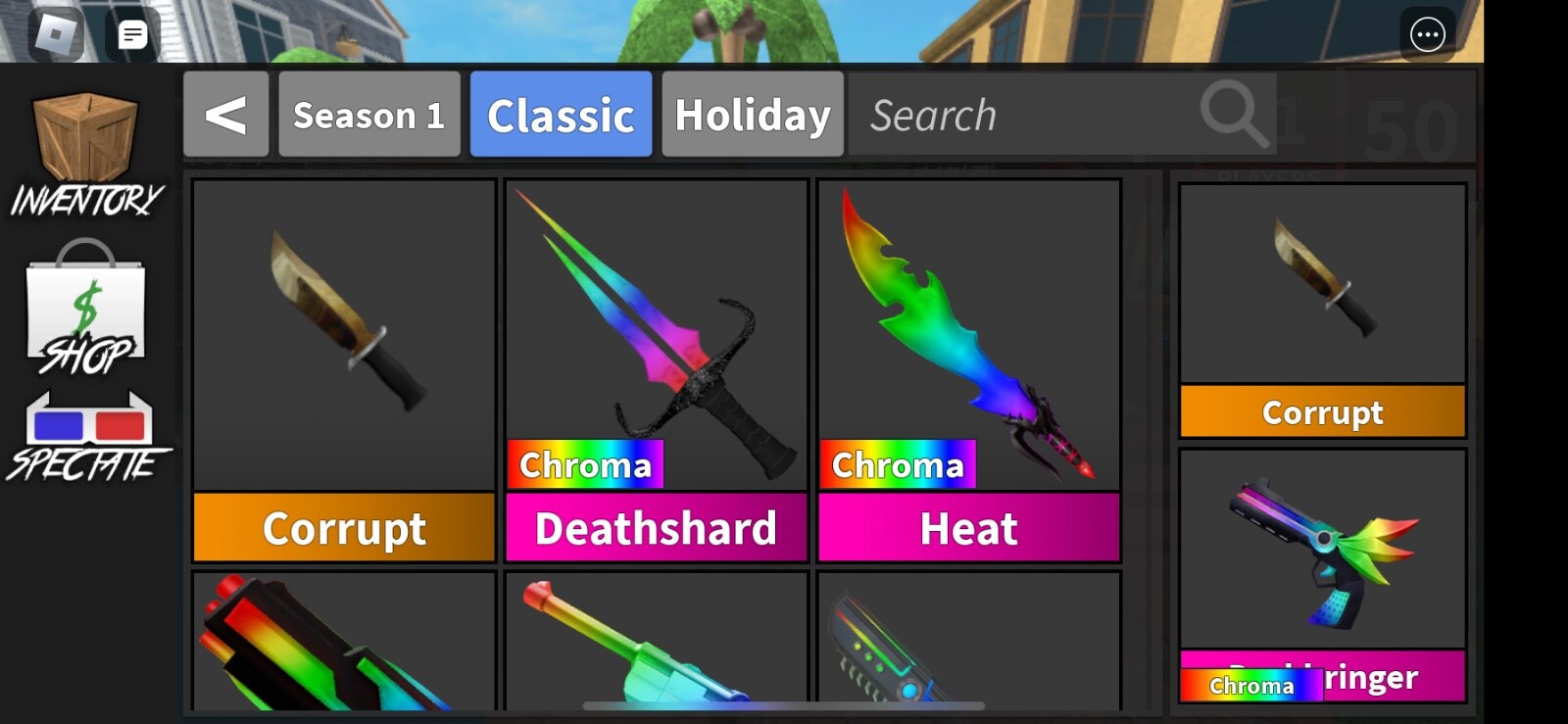
Task: Click the back arrow above inventory grid
Action: tap(226, 115)
